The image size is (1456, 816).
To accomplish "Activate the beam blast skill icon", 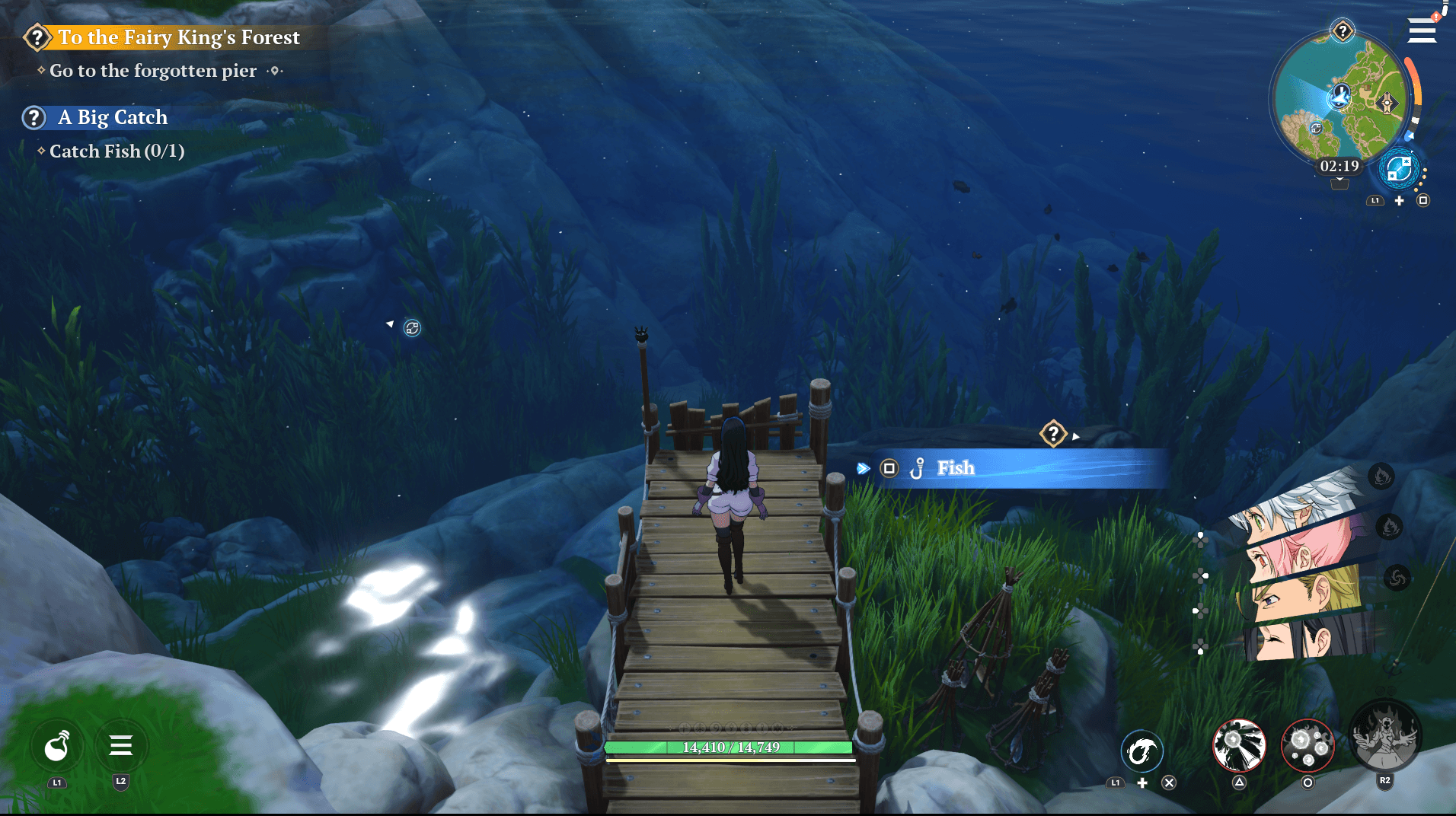I will 1239,745.
